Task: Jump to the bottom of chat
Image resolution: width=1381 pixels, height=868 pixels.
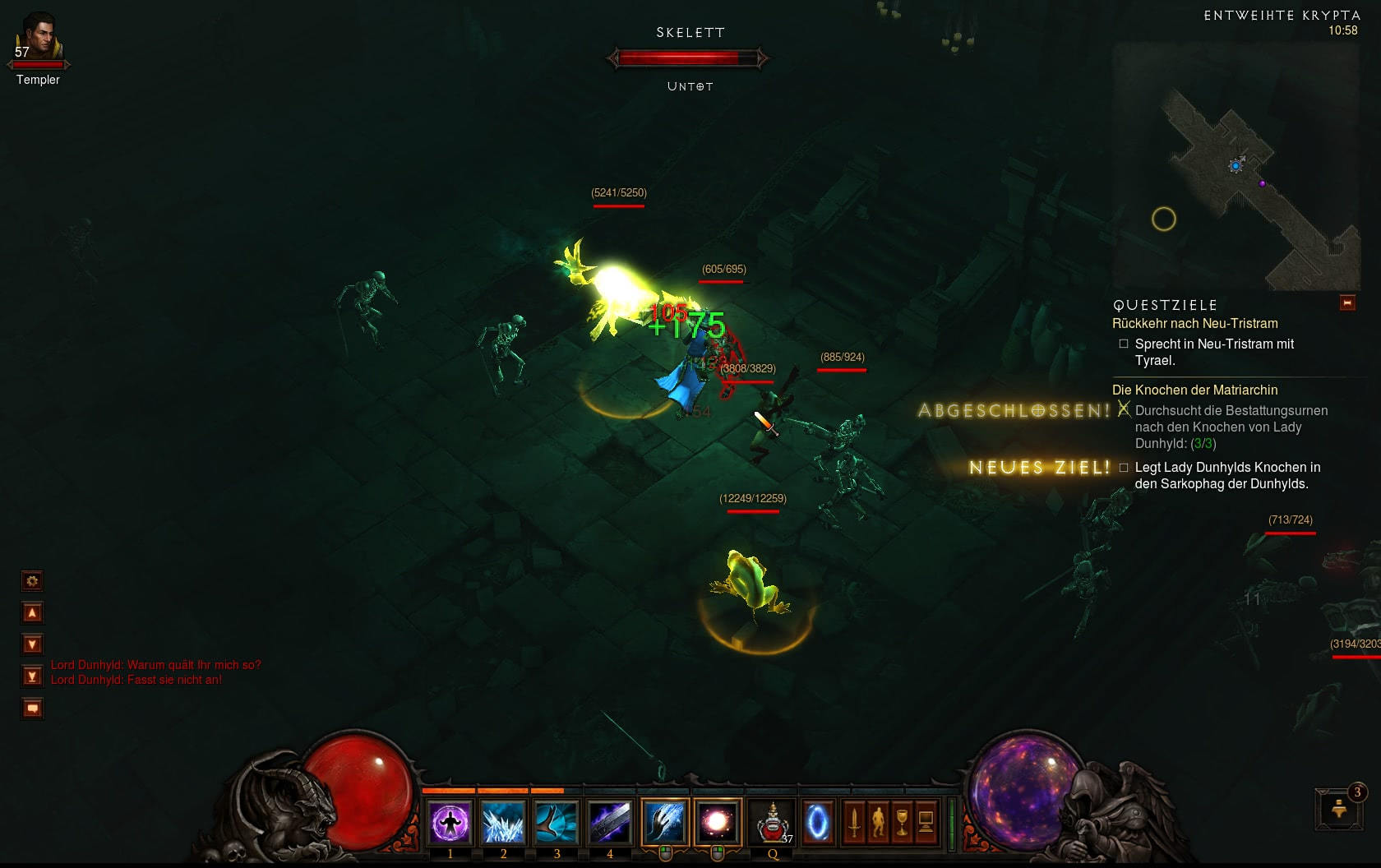Action: click(x=32, y=676)
